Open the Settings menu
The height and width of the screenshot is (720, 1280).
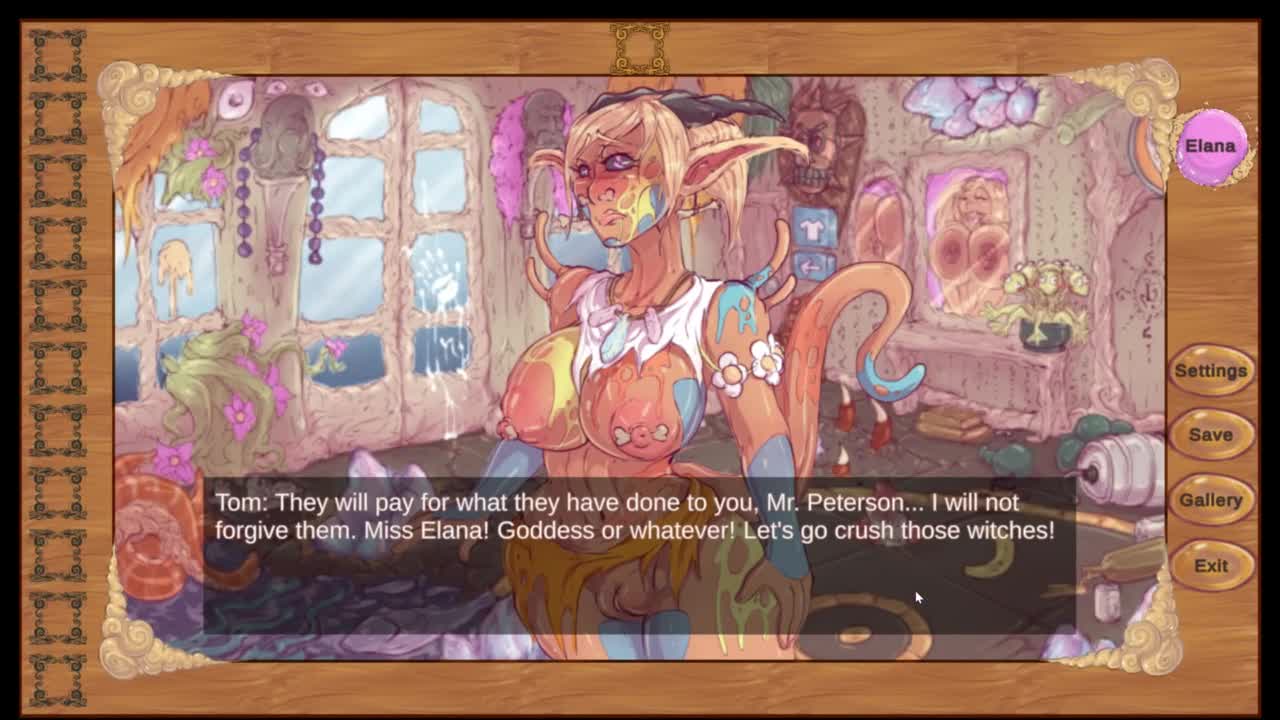click(x=1210, y=371)
